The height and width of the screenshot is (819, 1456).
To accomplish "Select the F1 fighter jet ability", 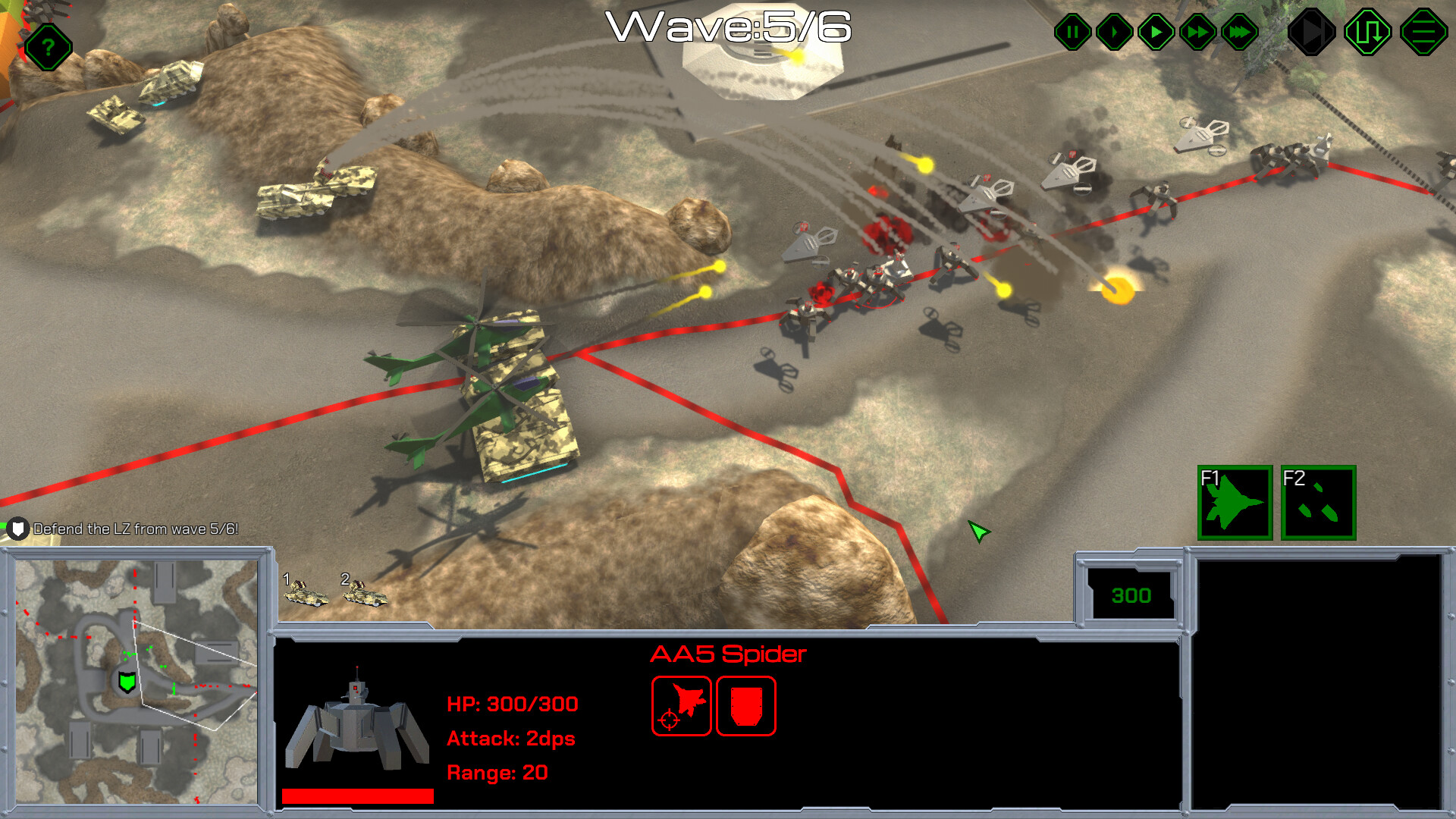I will coord(1235,503).
